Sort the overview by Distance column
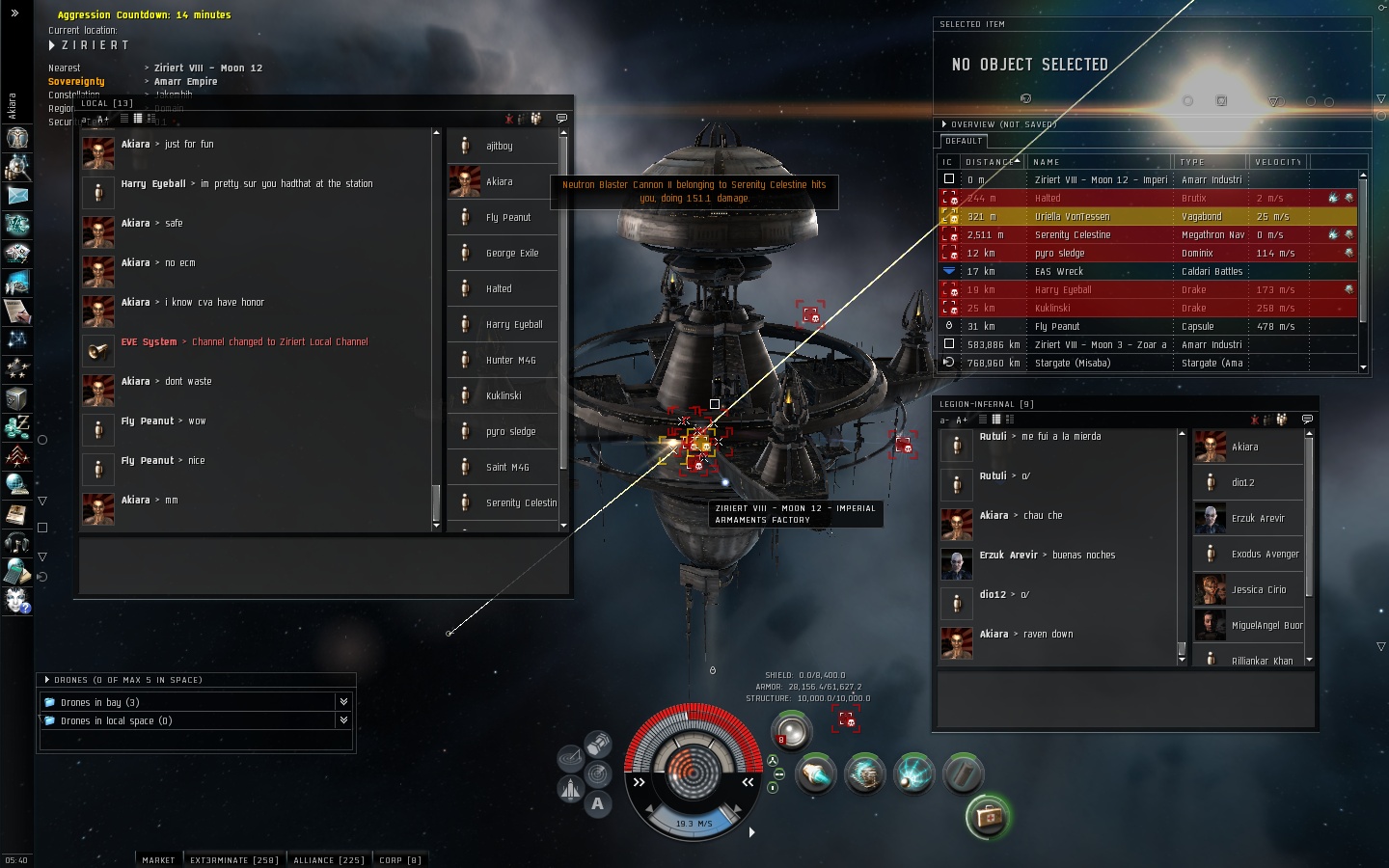1389x868 pixels. coord(992,162)
